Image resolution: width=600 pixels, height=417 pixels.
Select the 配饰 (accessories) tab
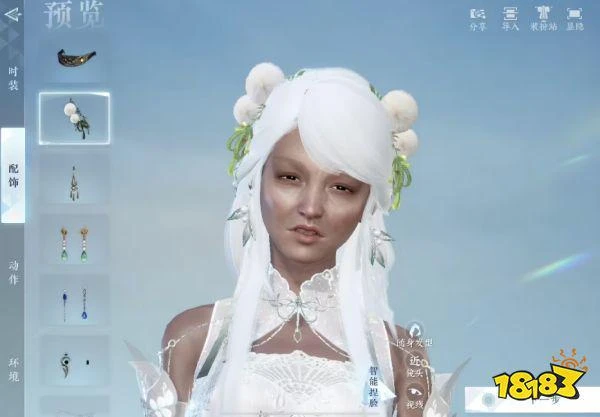[13, 174]
